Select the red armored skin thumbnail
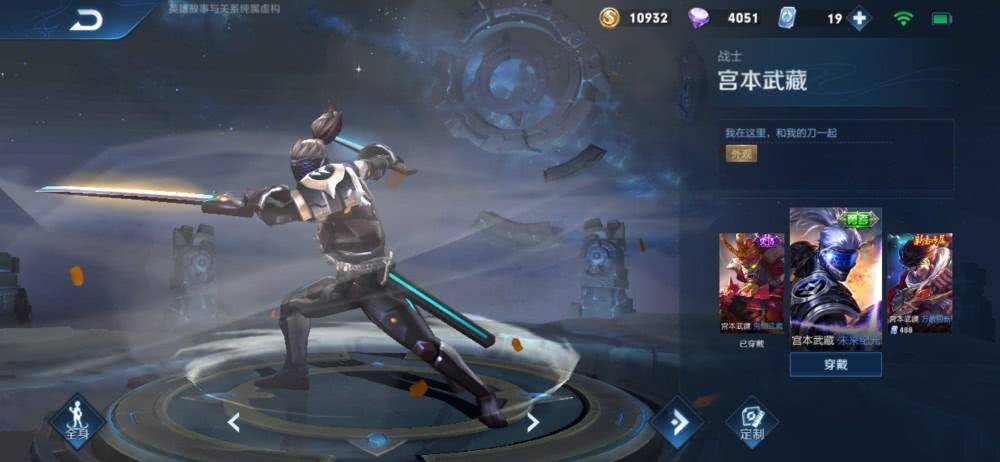This screenshot has width=1000, height=462. pyautogui.click(x=752, y=284)
